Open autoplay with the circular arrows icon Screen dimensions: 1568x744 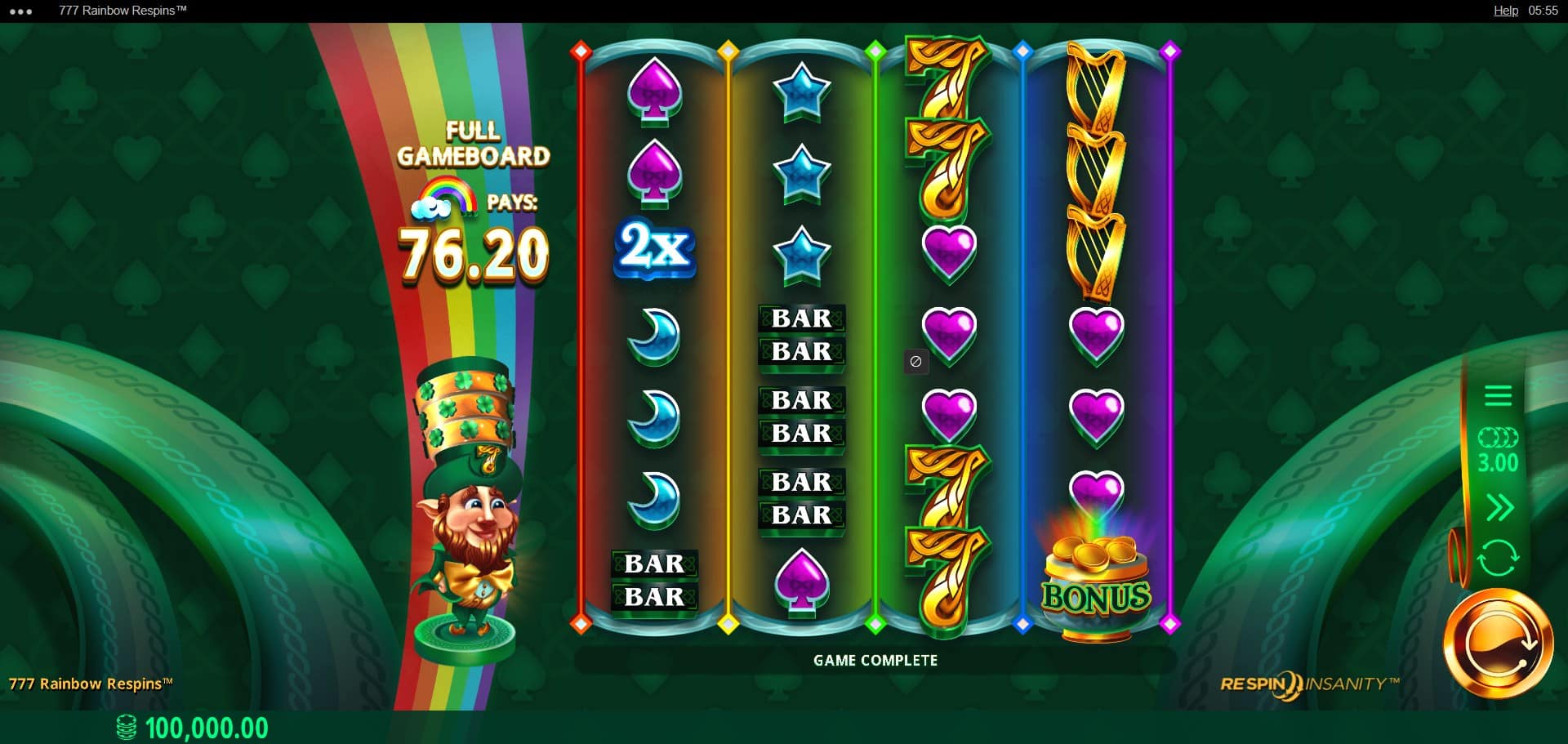coord(1498,559)
